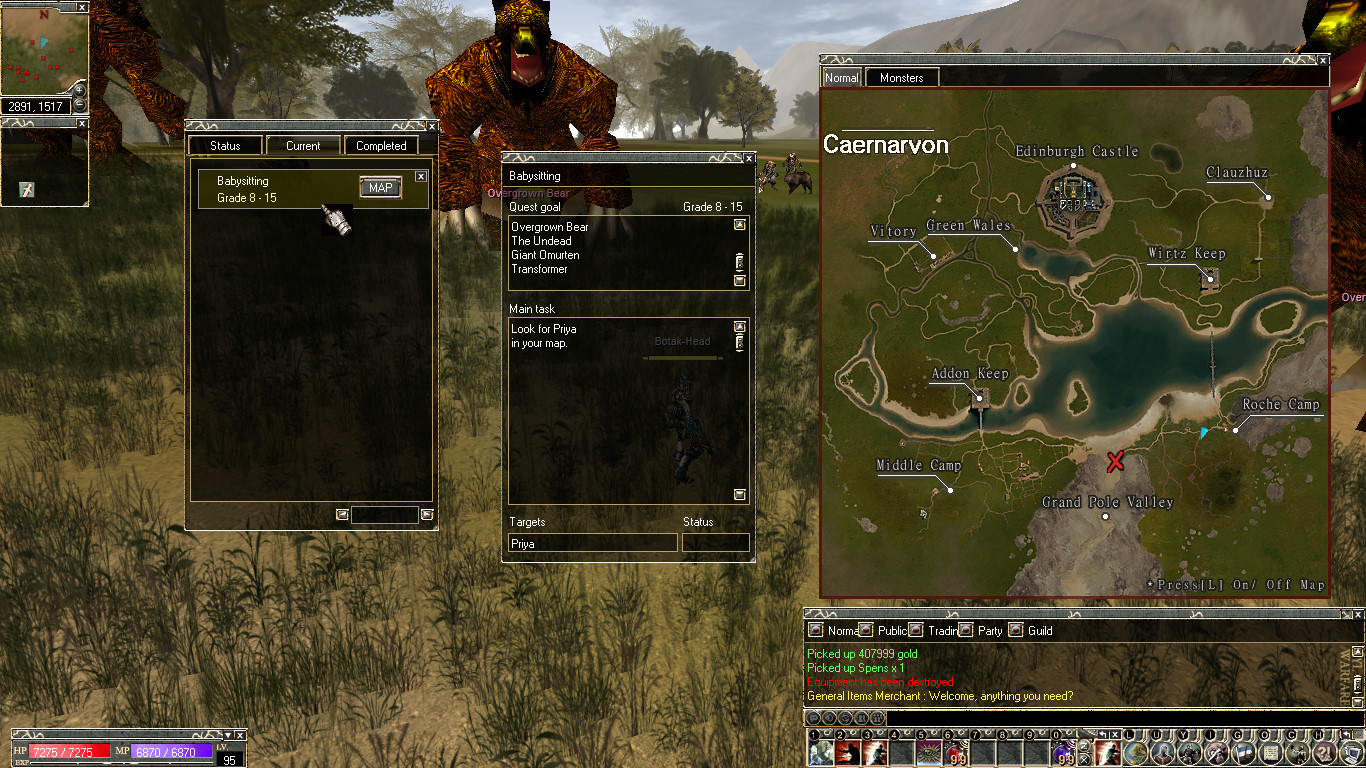
Task: Zoom in the minimap with plus button
Action: [x=80, y=91]
